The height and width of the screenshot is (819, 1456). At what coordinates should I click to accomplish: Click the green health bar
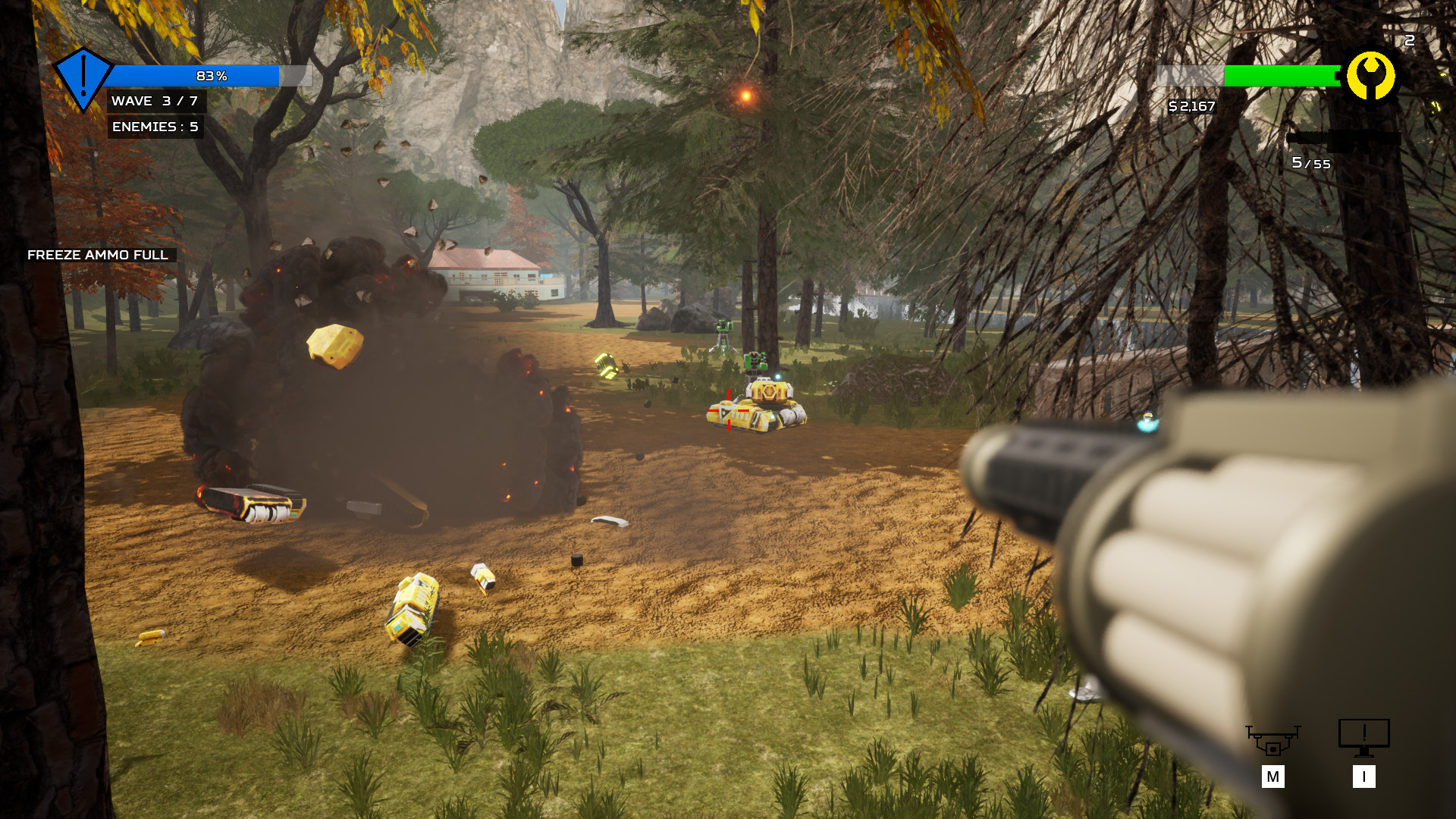(1279, 76)
